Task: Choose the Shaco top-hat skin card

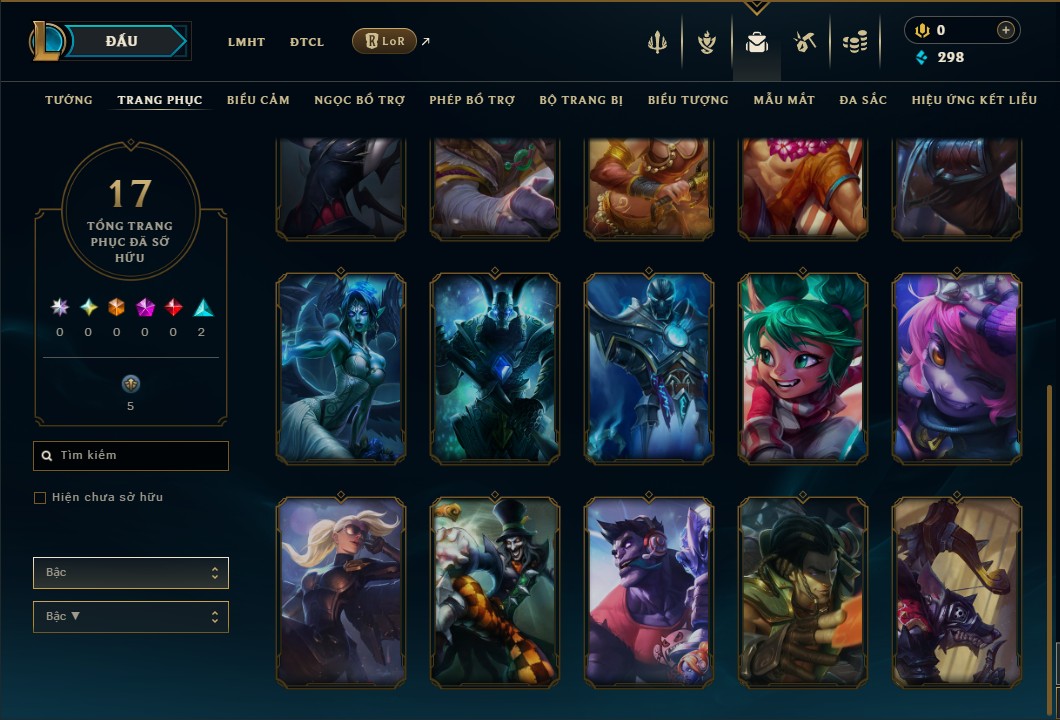Action: 495,592
